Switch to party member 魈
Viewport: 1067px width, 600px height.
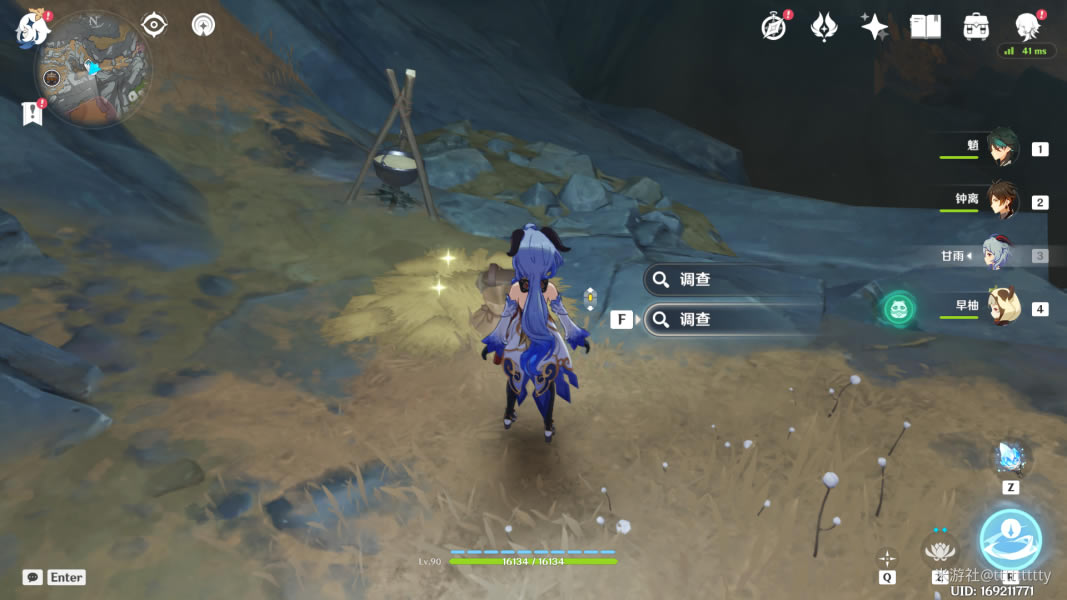point(1001,148)
